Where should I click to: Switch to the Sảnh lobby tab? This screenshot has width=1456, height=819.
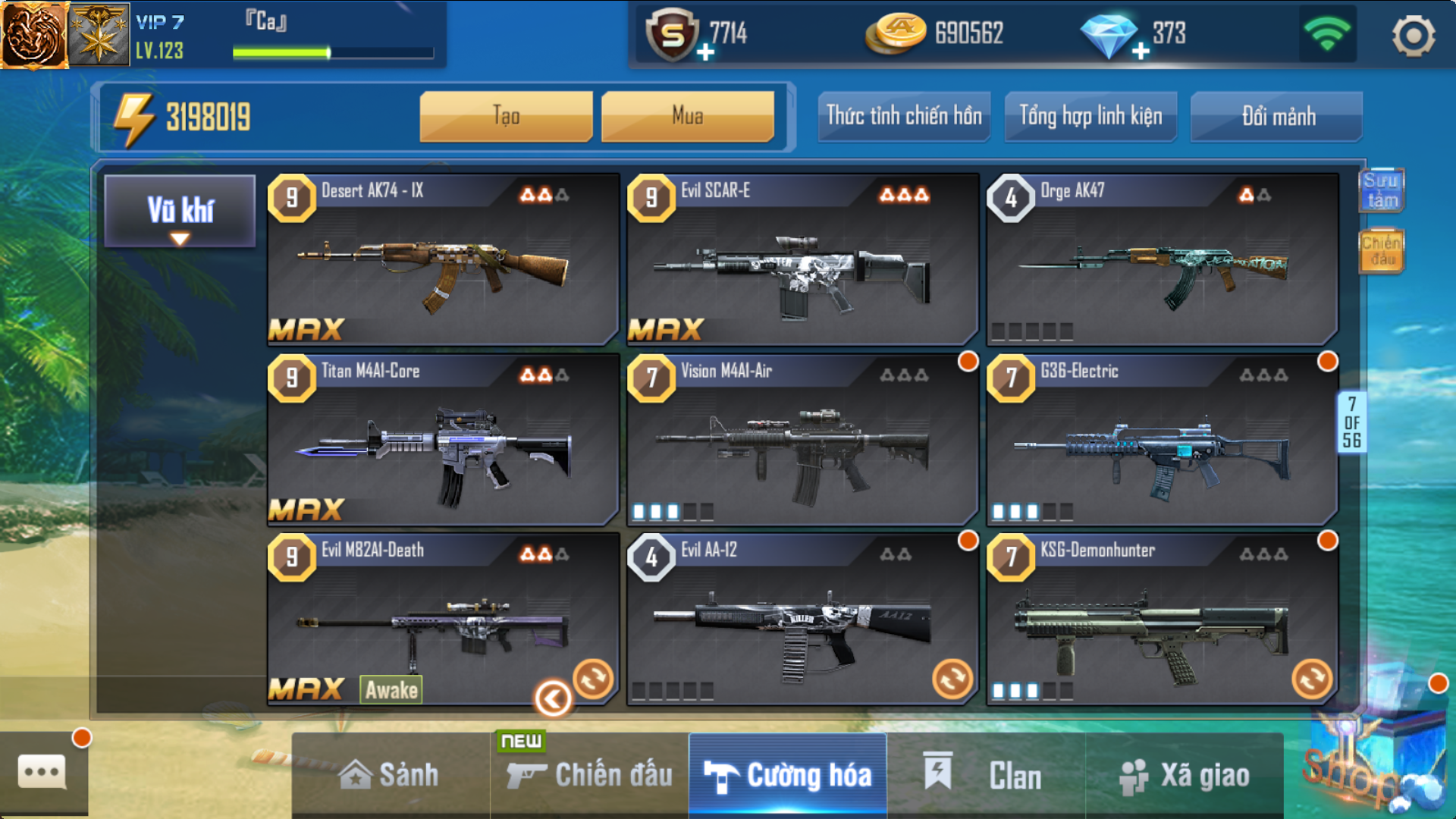390,775
